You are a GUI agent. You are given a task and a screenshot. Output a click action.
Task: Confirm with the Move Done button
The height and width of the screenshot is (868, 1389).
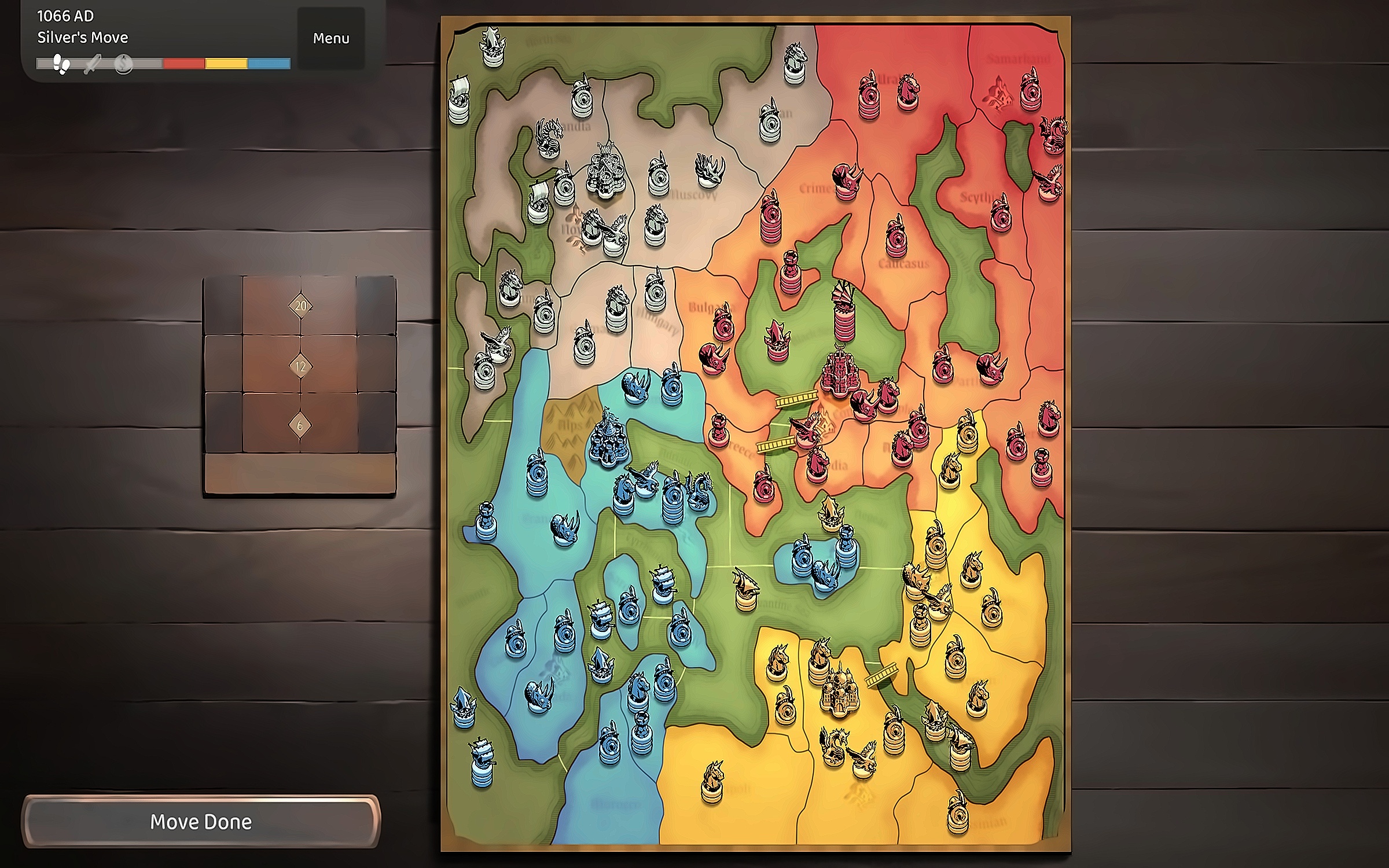click(x=201, y=822)
